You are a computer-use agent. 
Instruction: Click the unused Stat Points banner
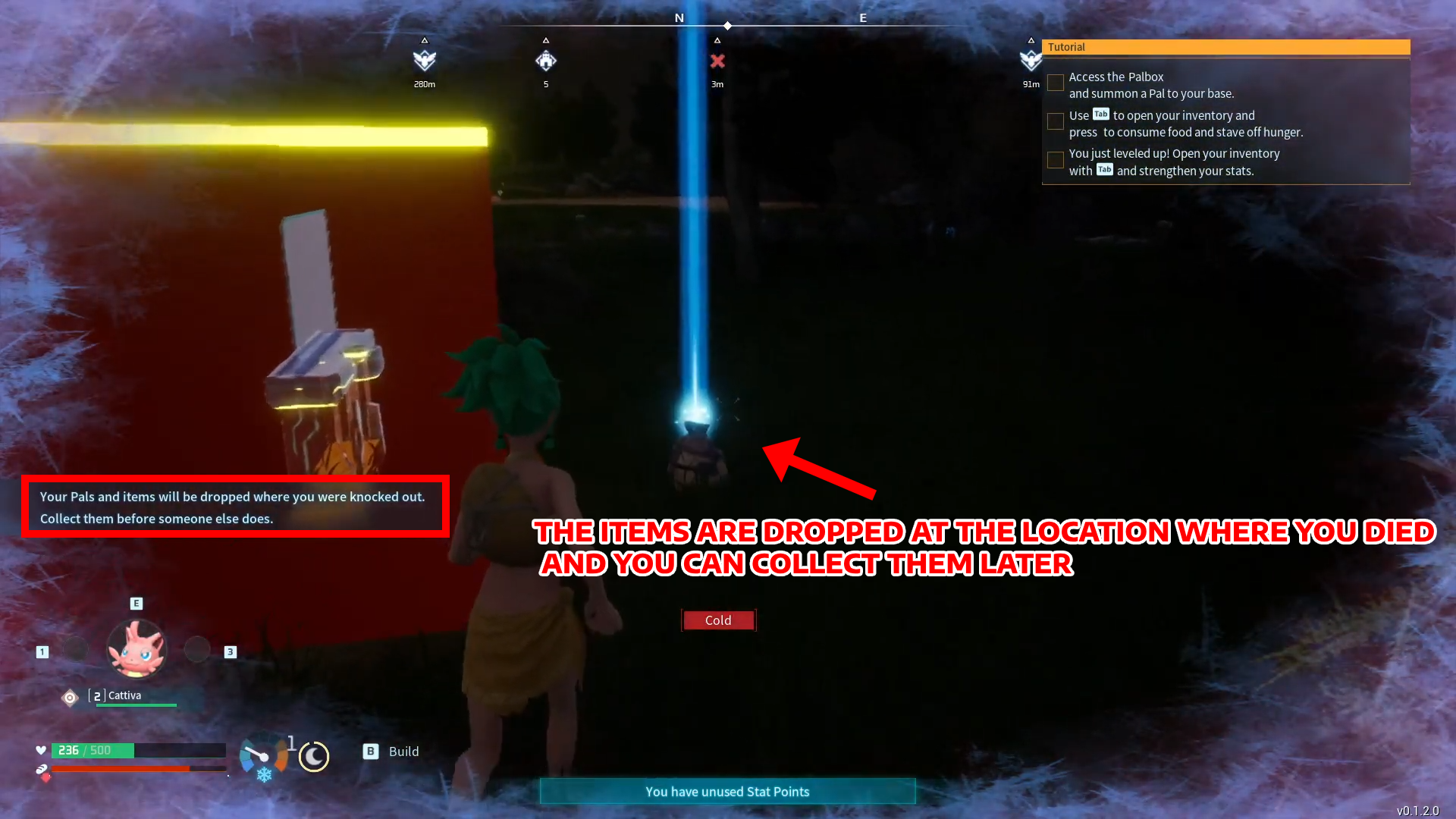click(x=726, y=791)
